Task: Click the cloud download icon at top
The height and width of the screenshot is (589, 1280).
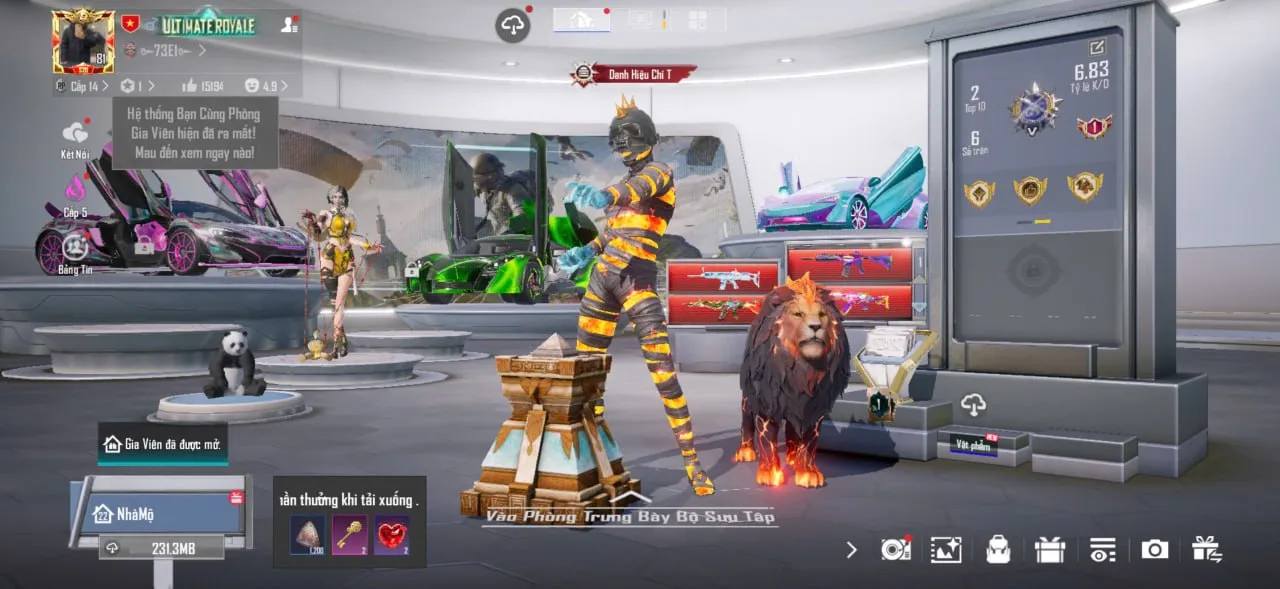Action: point(512,25)
